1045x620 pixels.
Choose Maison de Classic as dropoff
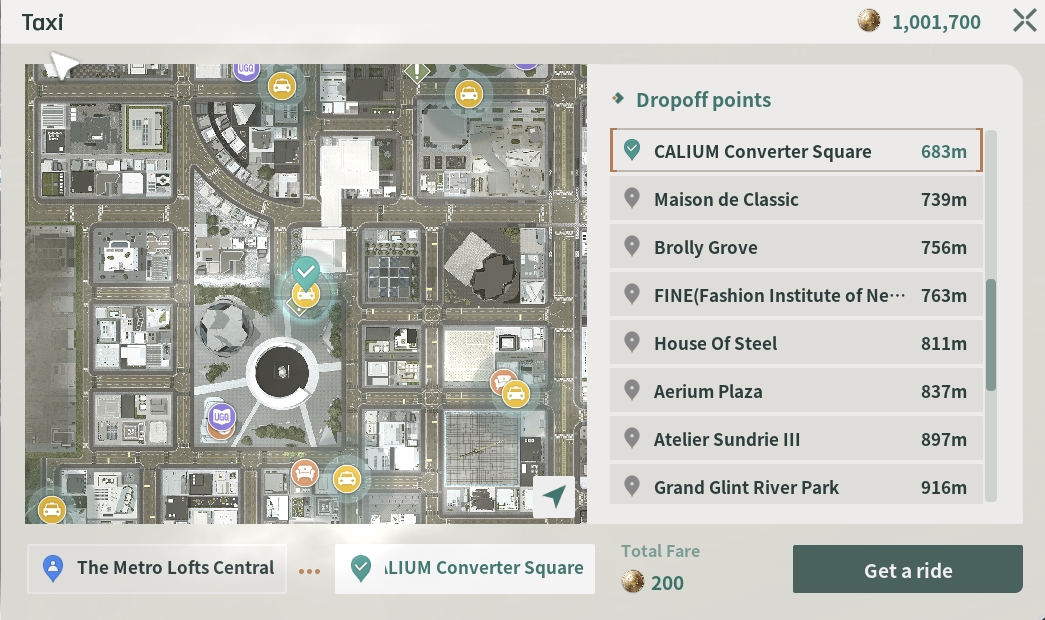[x=796, y=199]
